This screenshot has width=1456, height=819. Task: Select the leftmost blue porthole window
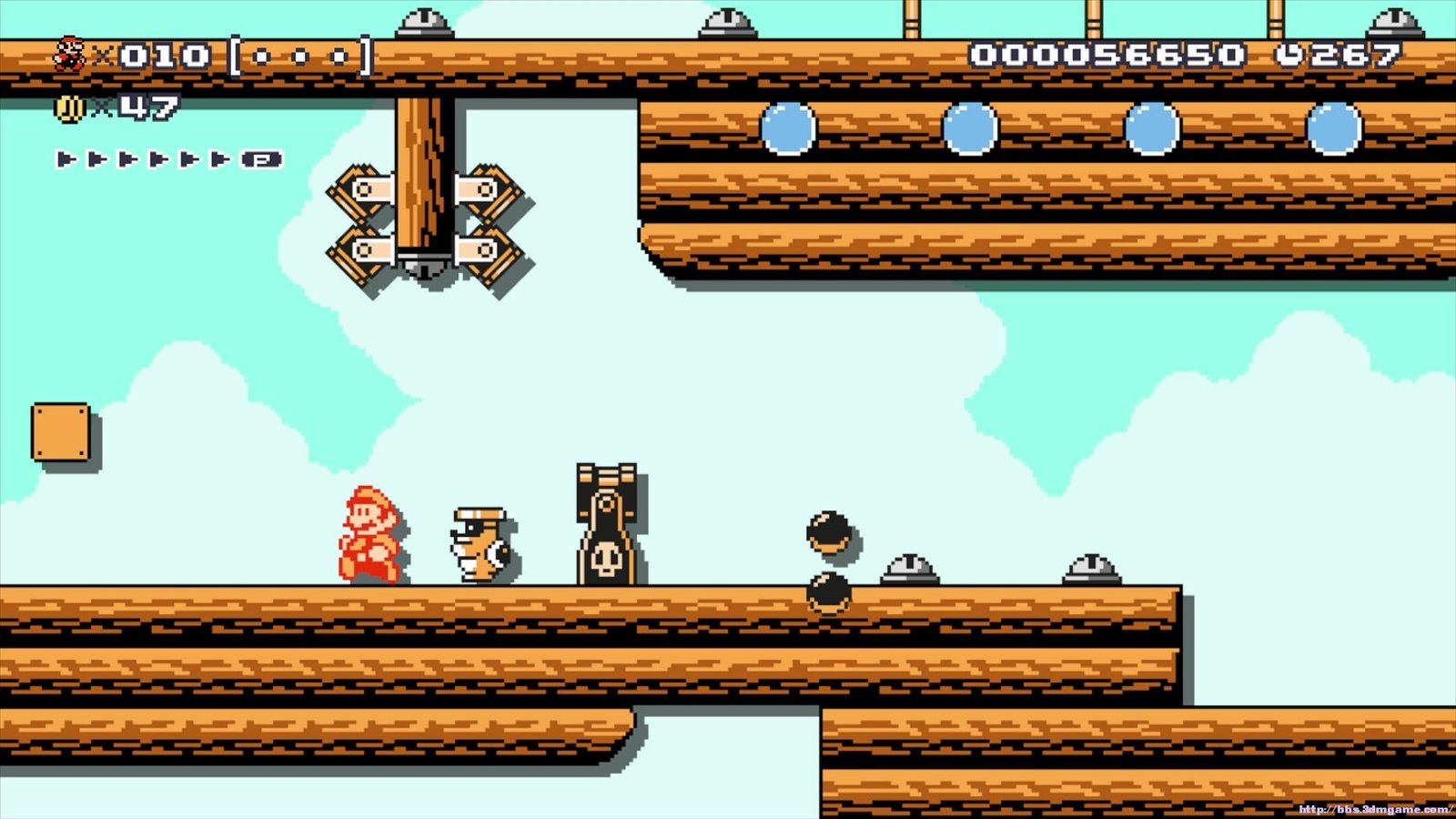pos(789,127)
